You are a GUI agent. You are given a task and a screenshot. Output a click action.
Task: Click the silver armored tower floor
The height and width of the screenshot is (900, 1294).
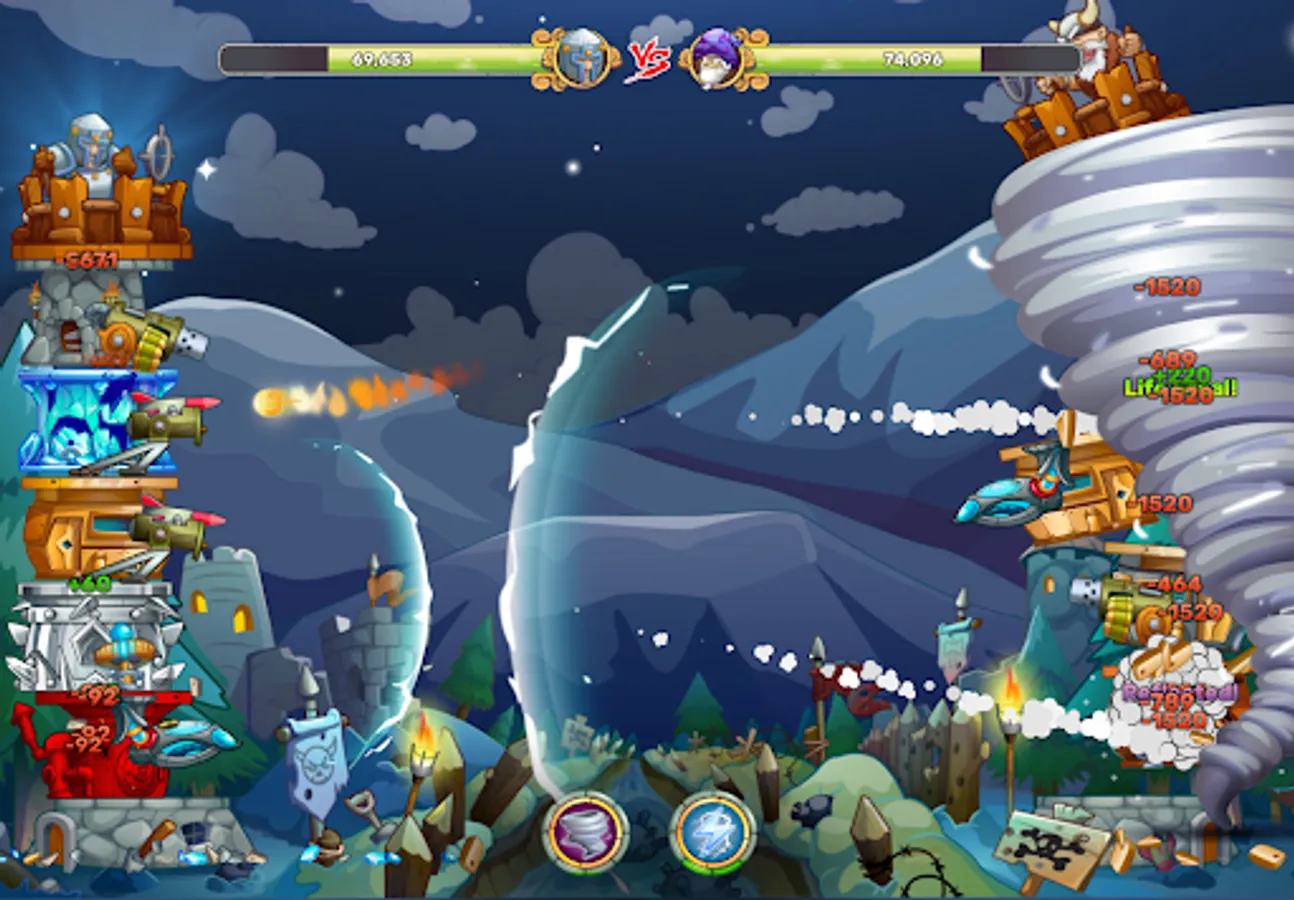click(85, 640)
